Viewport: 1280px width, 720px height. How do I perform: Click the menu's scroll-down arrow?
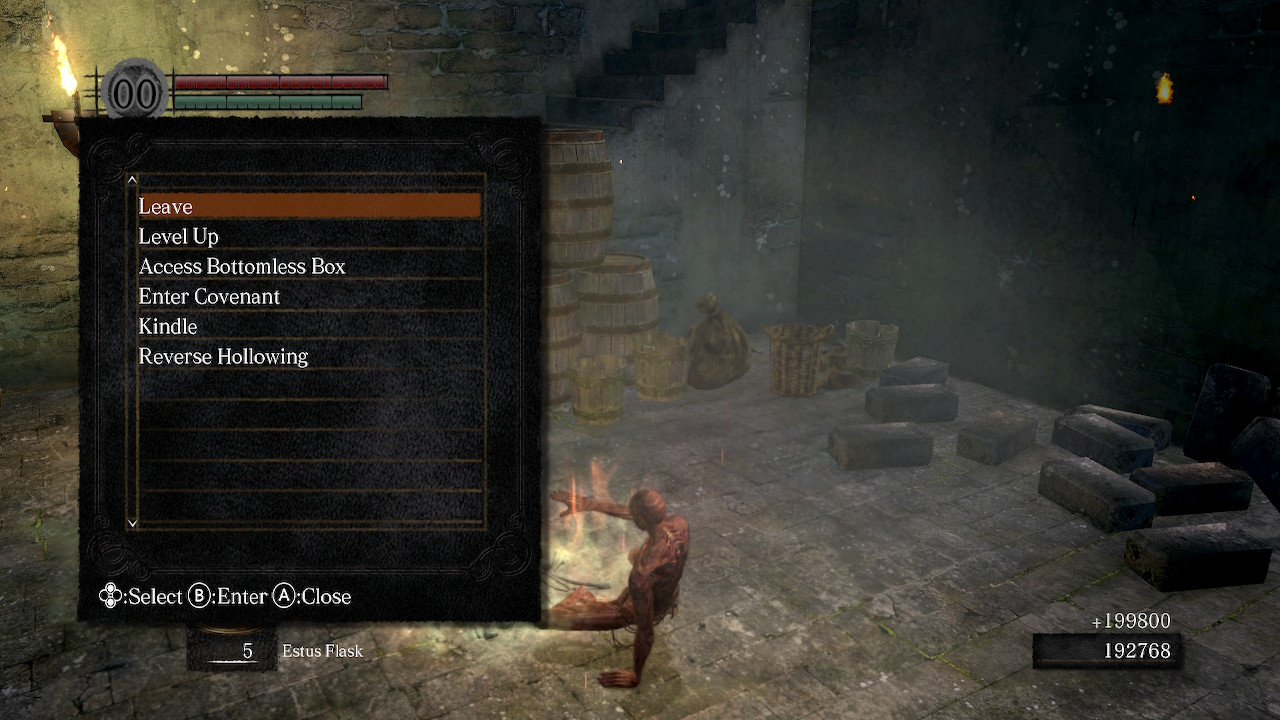tap(132, 522)
